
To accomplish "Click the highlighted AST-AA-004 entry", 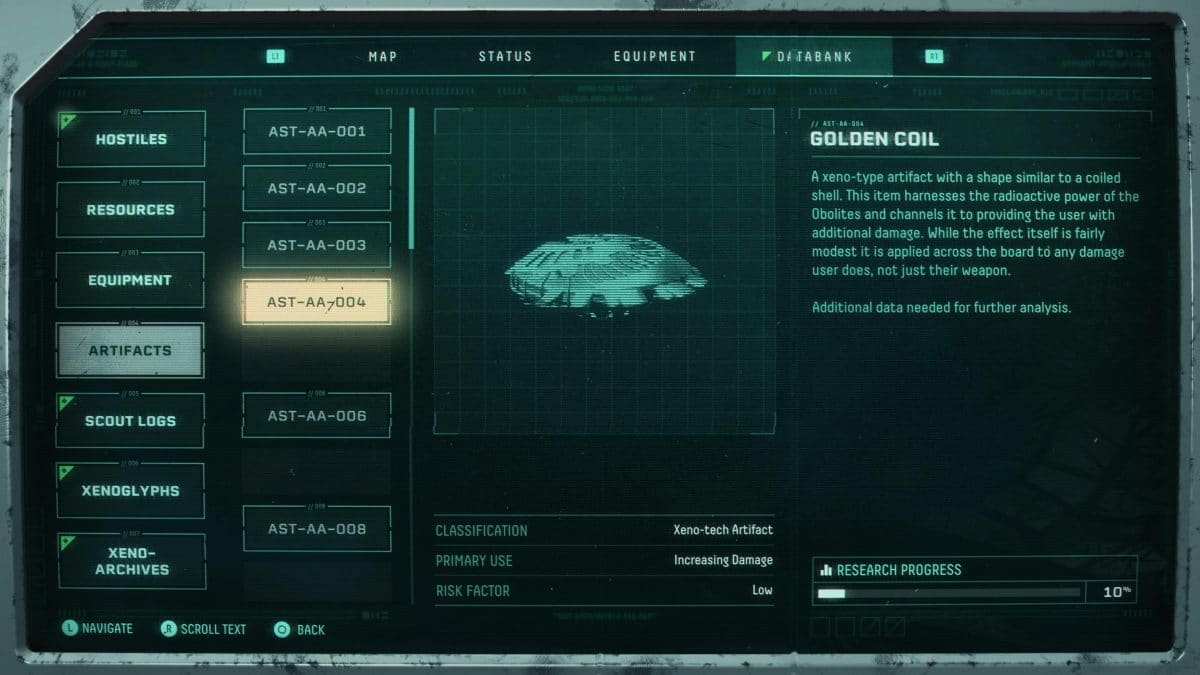I will (317, 302).
